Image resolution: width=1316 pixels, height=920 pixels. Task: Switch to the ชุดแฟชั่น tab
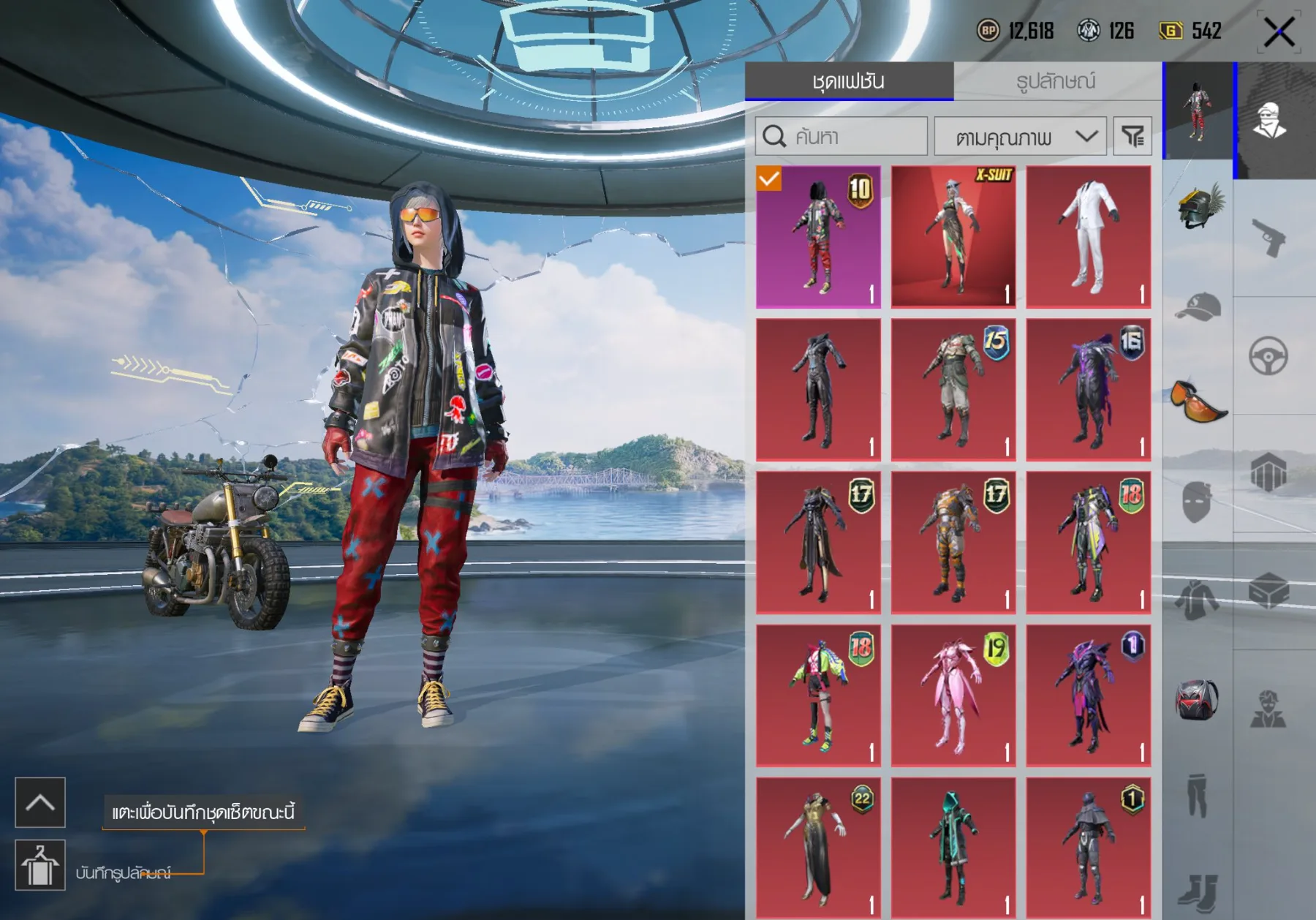849,81
